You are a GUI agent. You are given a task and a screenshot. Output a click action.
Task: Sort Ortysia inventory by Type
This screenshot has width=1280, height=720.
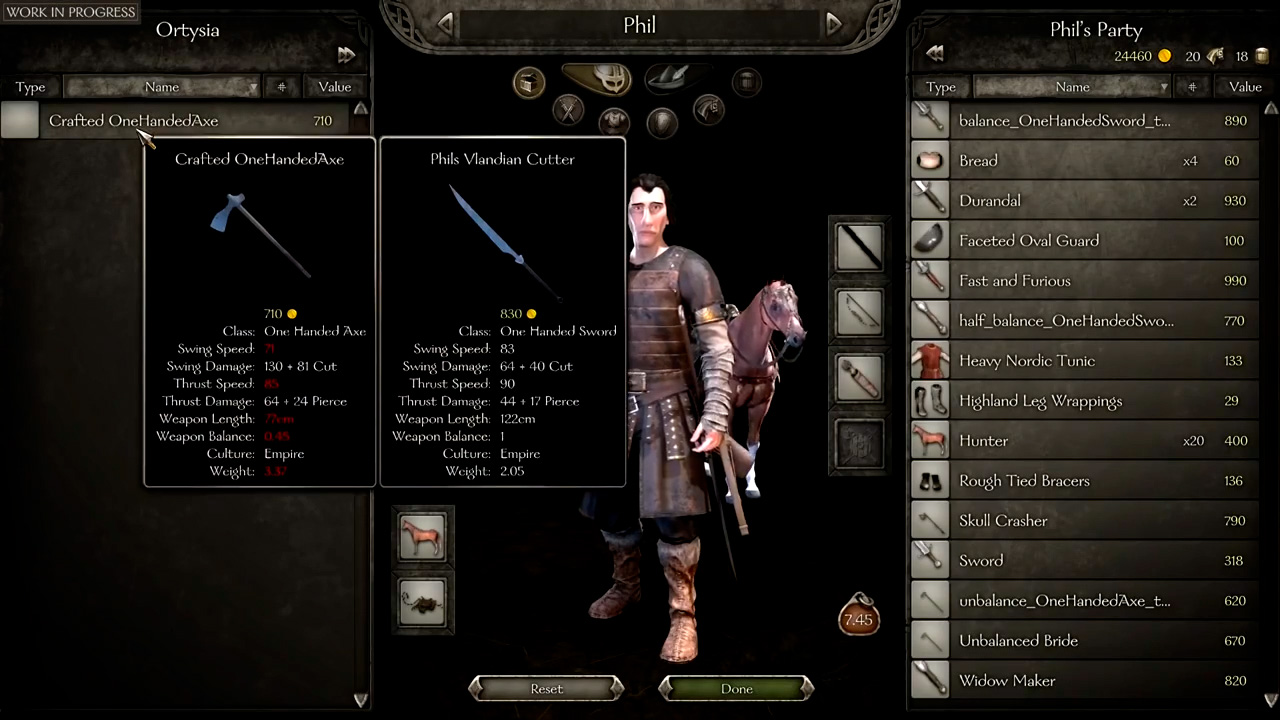click(x=30, y=87)
